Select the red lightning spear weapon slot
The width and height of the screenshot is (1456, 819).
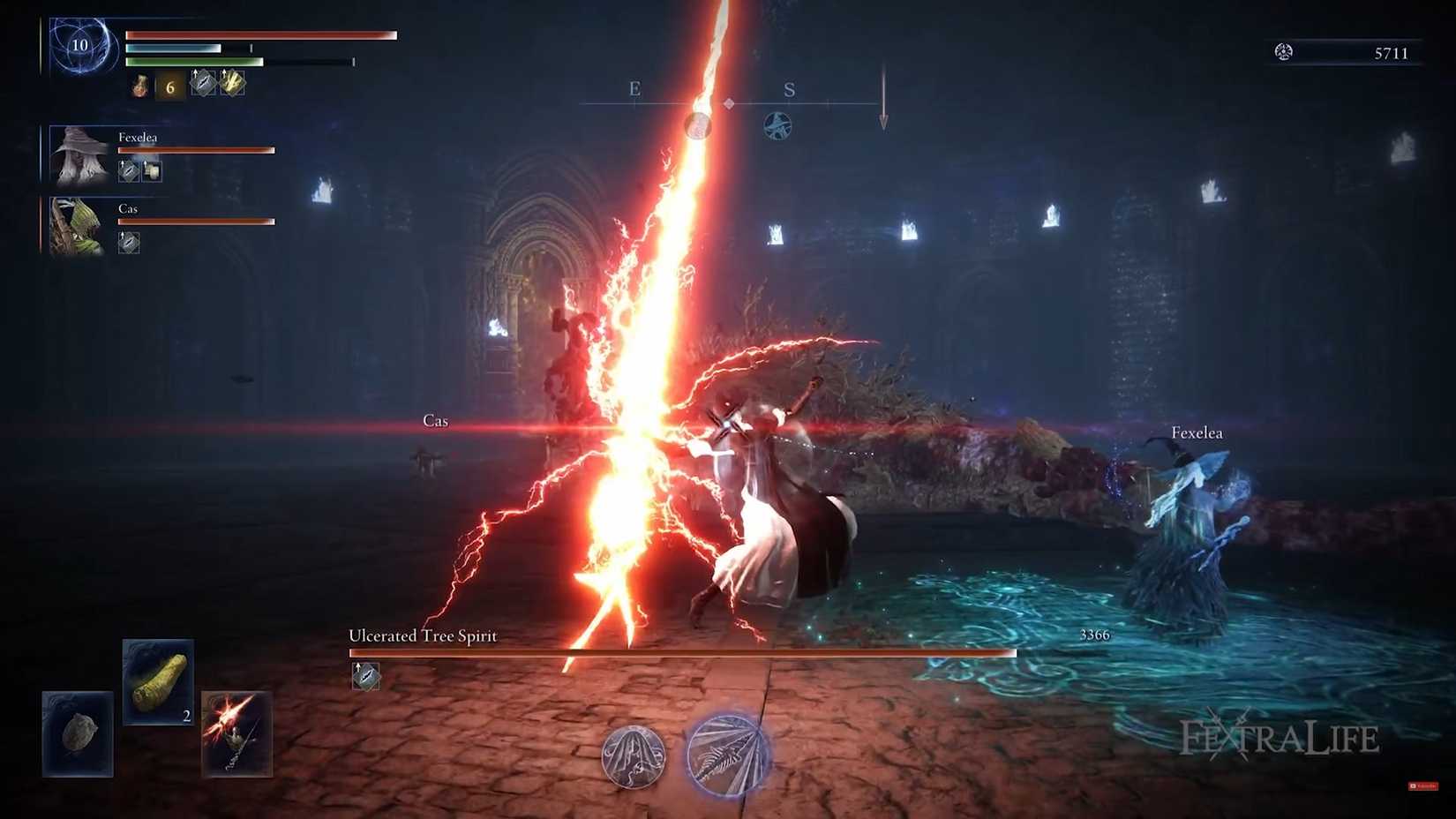click(236, 733)
